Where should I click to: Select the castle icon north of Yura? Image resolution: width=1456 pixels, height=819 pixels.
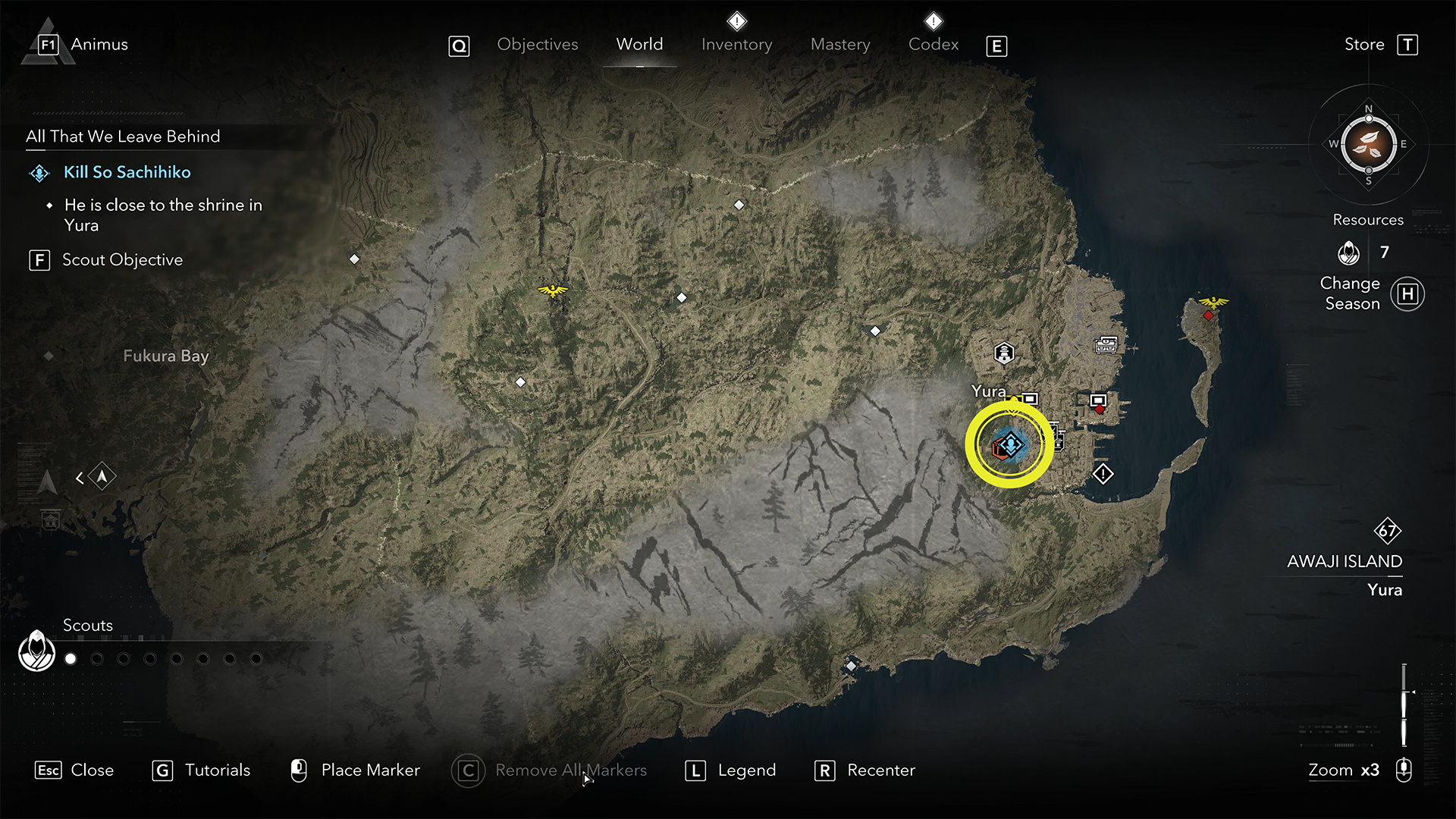pos(1004,353)
